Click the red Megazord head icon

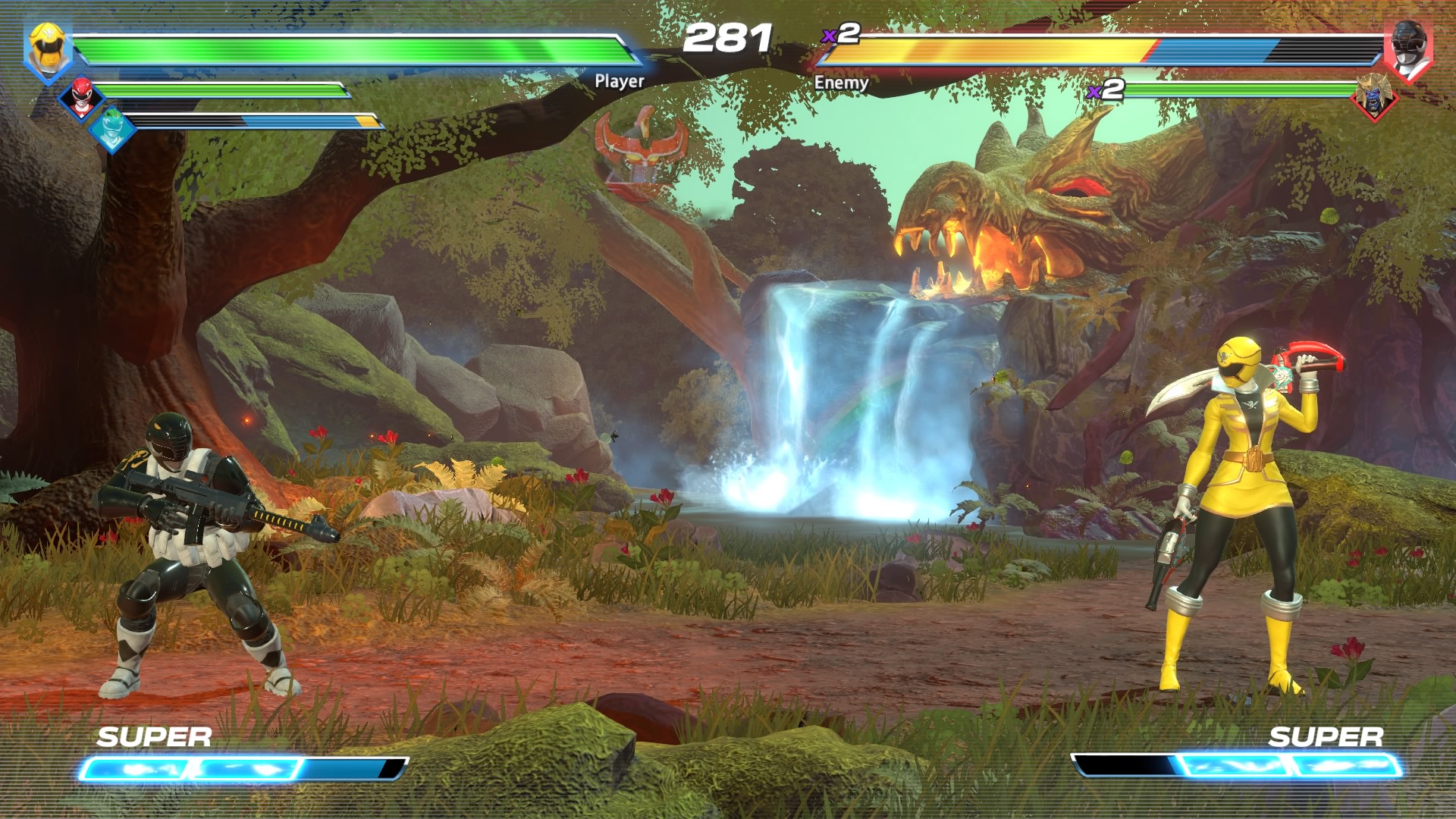point(642,144)
